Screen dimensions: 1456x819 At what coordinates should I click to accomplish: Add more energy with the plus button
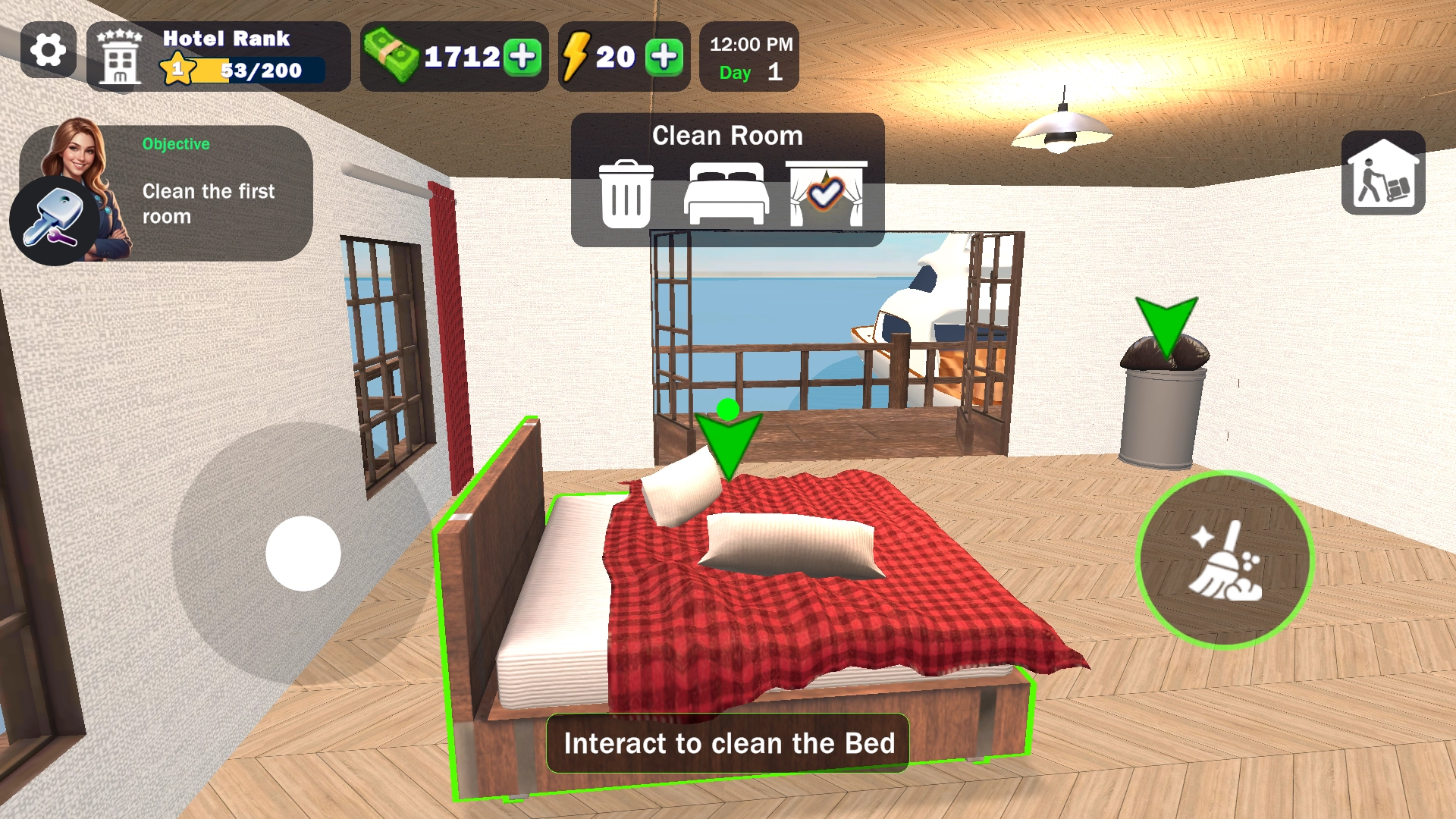click(664, 57)
